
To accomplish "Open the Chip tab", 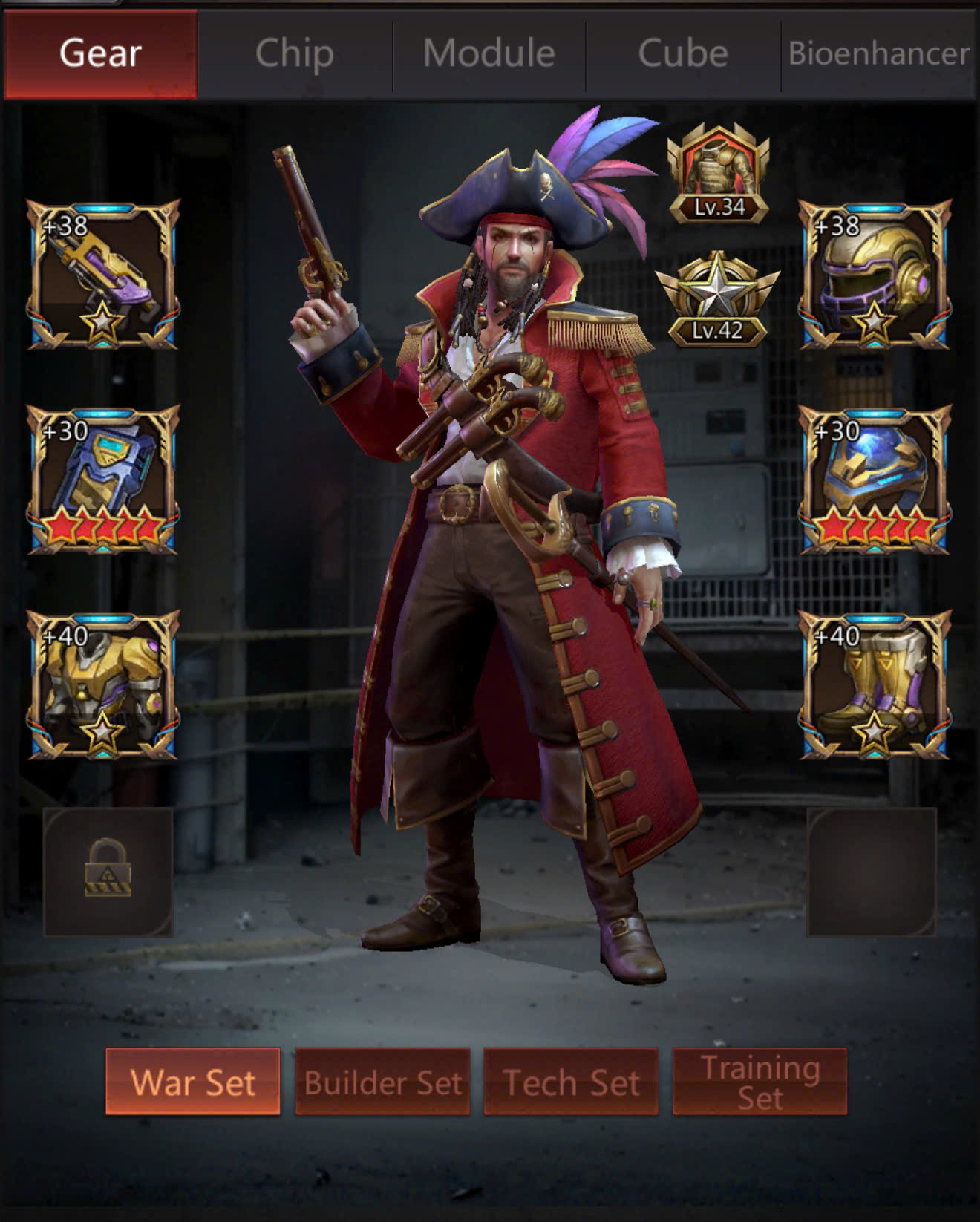I will click(295, 54).
